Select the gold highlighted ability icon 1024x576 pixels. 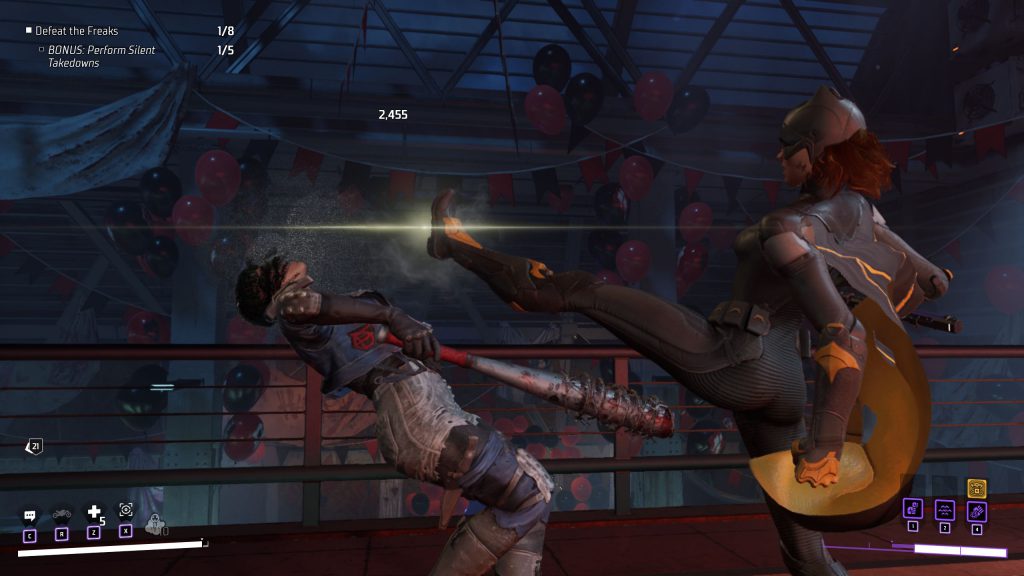(x=977, y=488)
